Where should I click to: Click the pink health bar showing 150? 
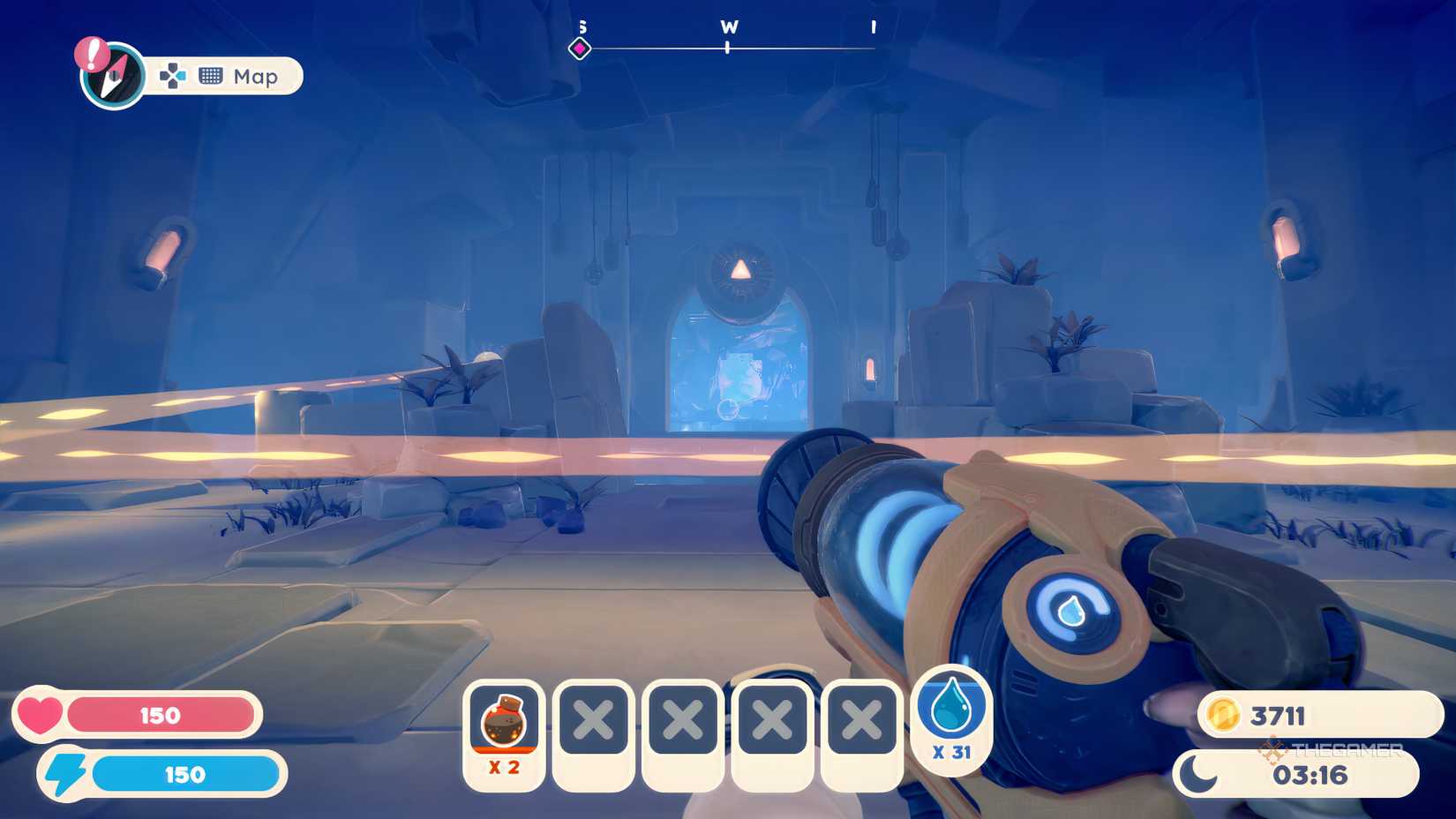click(x=159, y=715)
